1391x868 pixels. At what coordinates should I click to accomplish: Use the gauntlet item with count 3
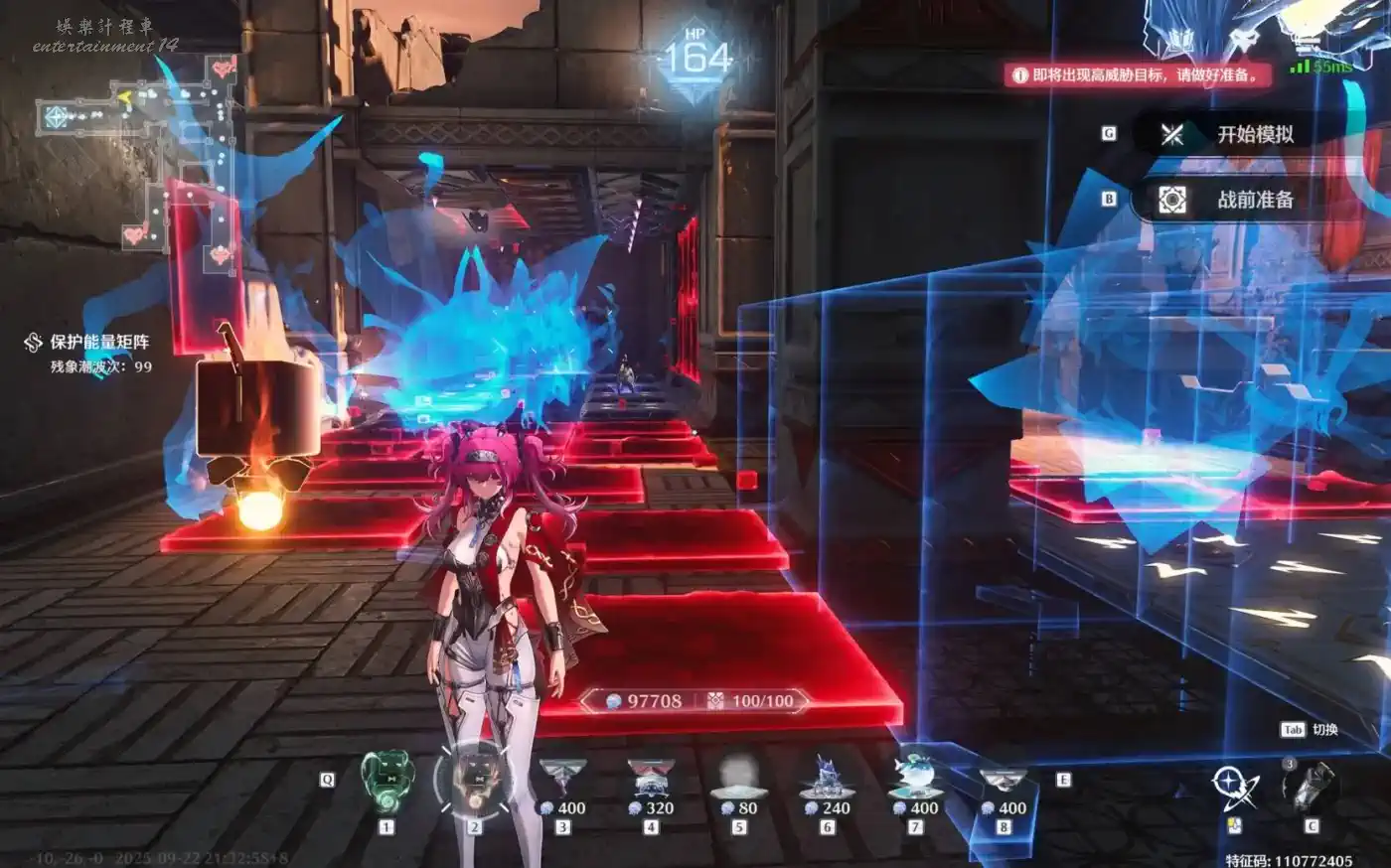pyautogui.click(x=1312, y=787)
